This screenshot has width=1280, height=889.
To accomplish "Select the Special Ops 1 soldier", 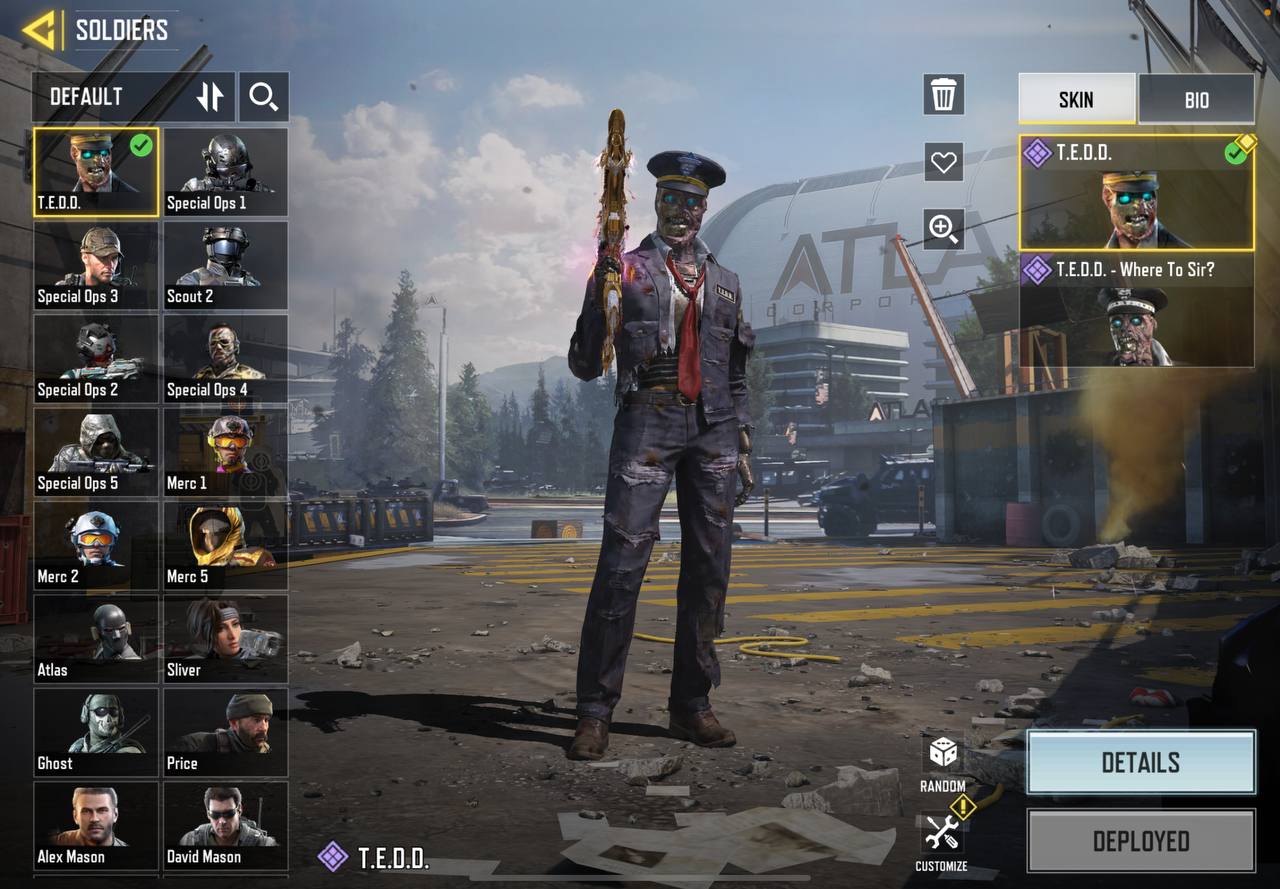I will (225, 172).
